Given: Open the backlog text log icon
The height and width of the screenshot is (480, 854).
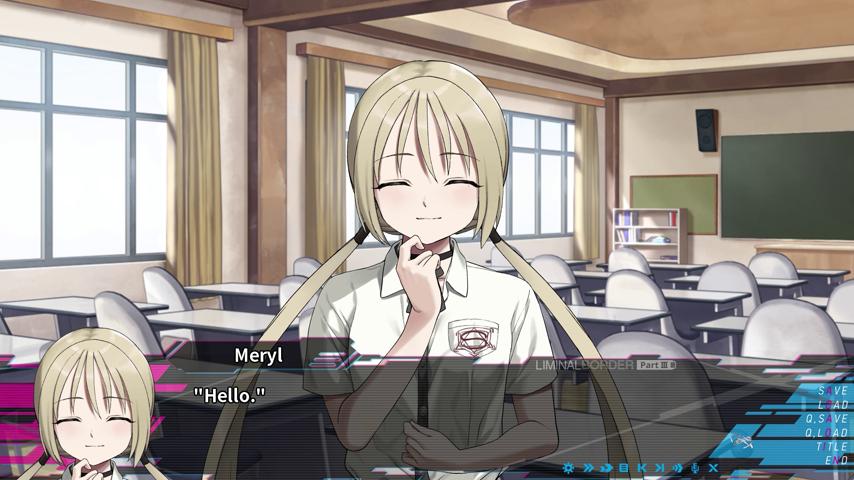Looking at the screenshot, I should [x=624, y=467].
